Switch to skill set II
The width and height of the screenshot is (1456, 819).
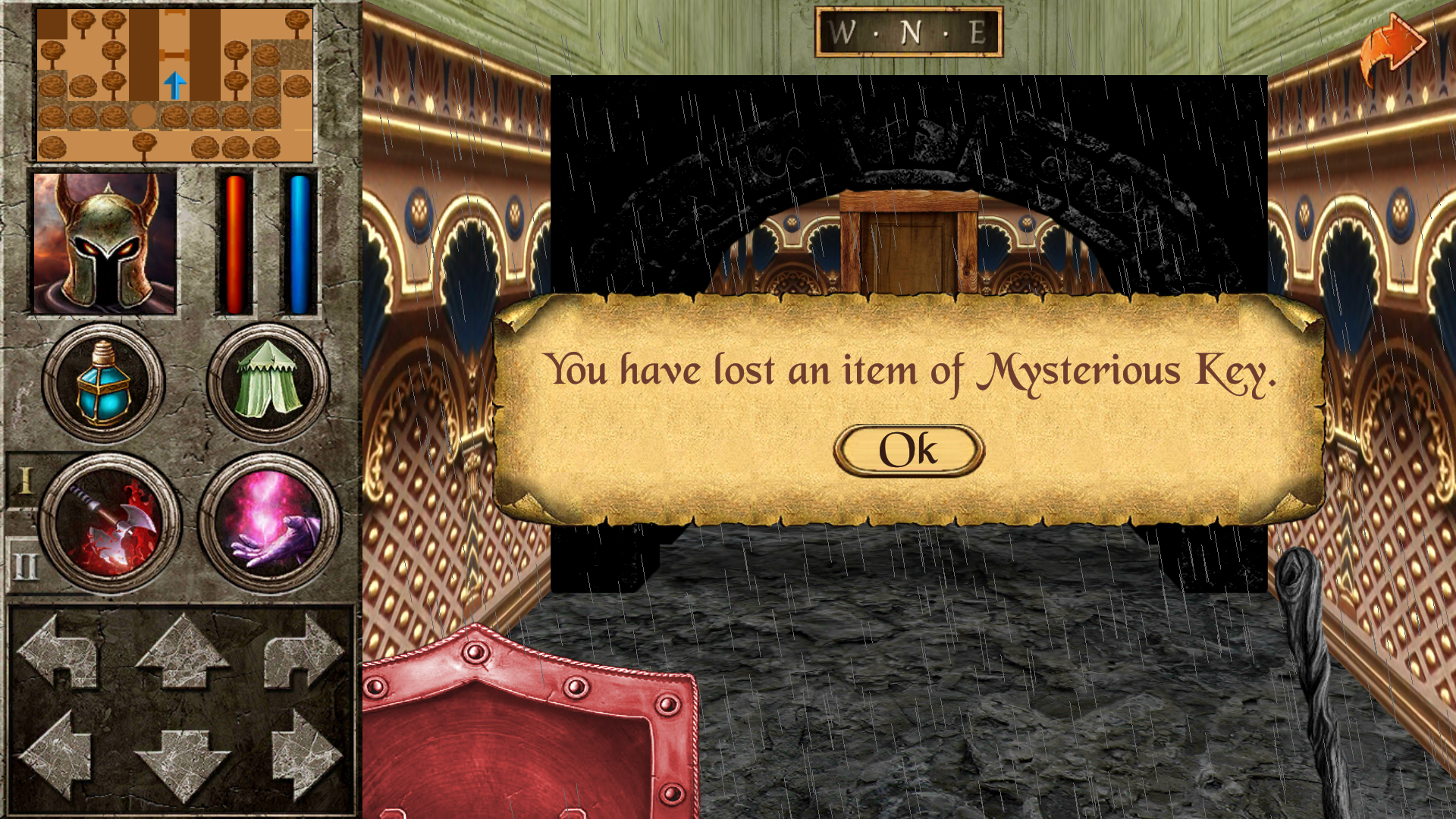pos(24,565)
